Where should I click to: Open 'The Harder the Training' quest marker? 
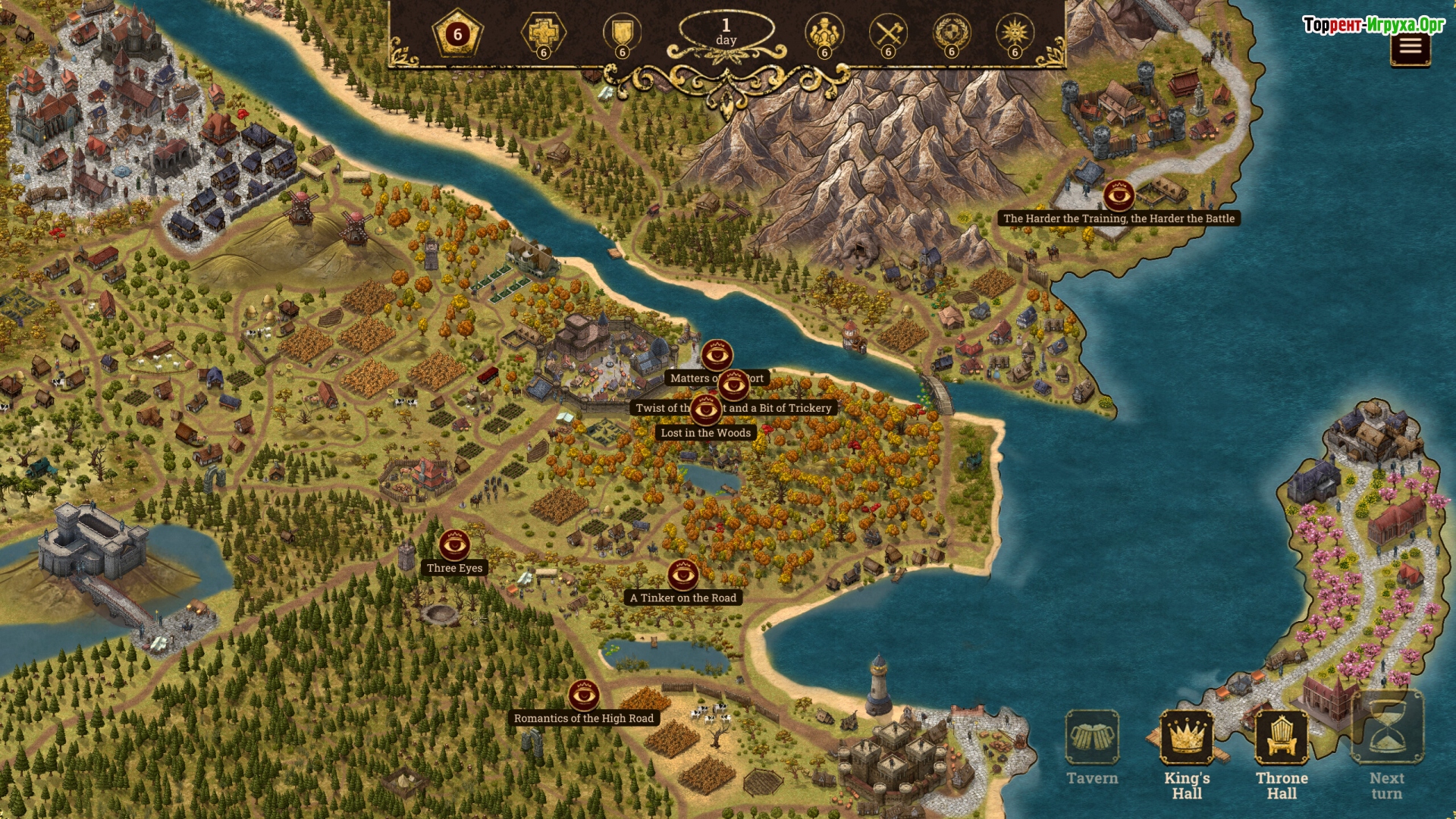click(x=1119, y=196)
